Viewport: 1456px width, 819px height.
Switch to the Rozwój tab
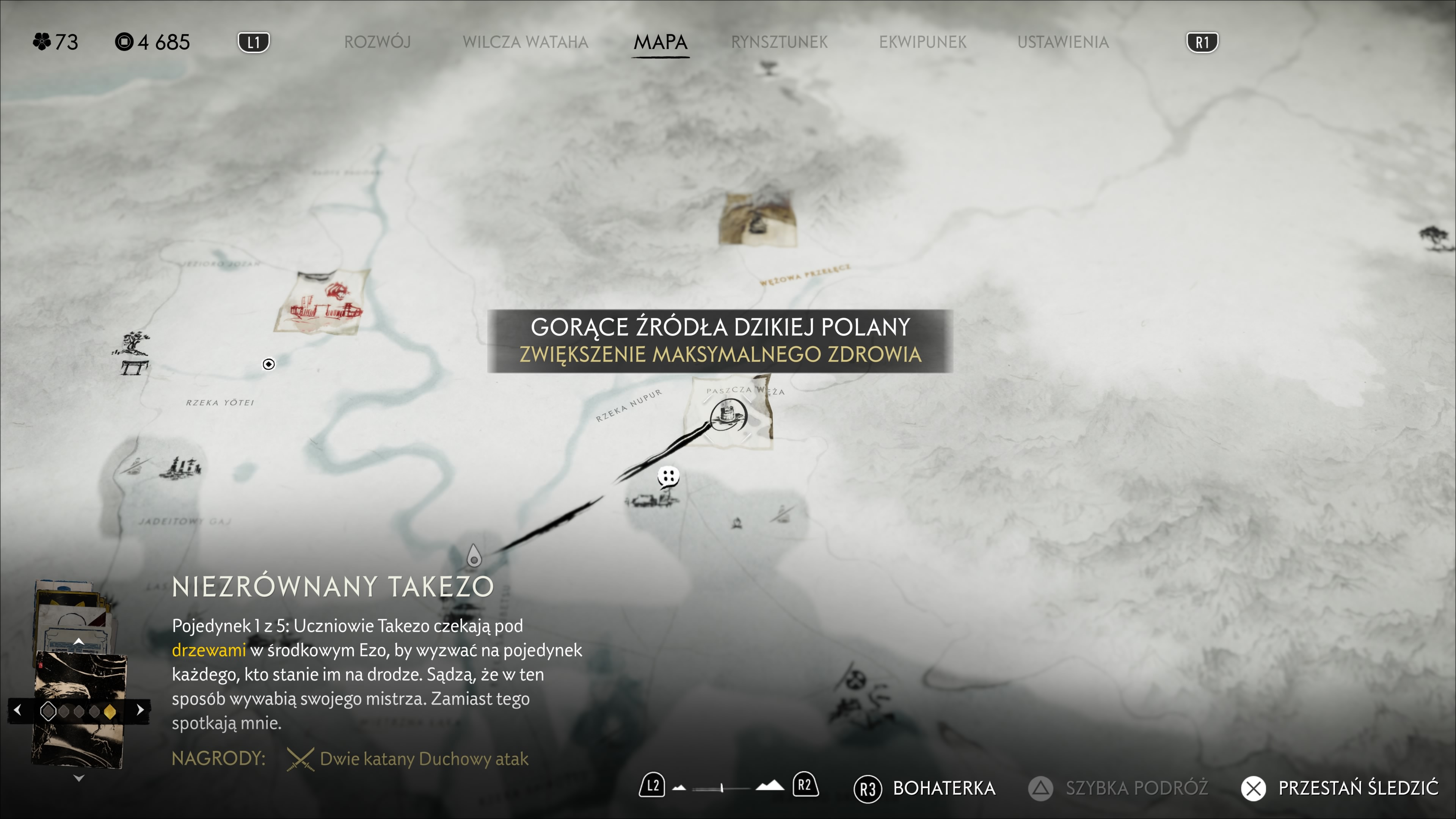pos(377,42)
